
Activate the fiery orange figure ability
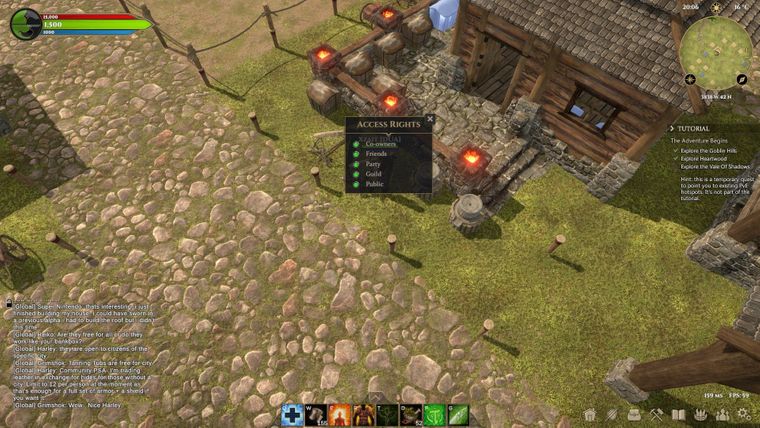point(340,414)
